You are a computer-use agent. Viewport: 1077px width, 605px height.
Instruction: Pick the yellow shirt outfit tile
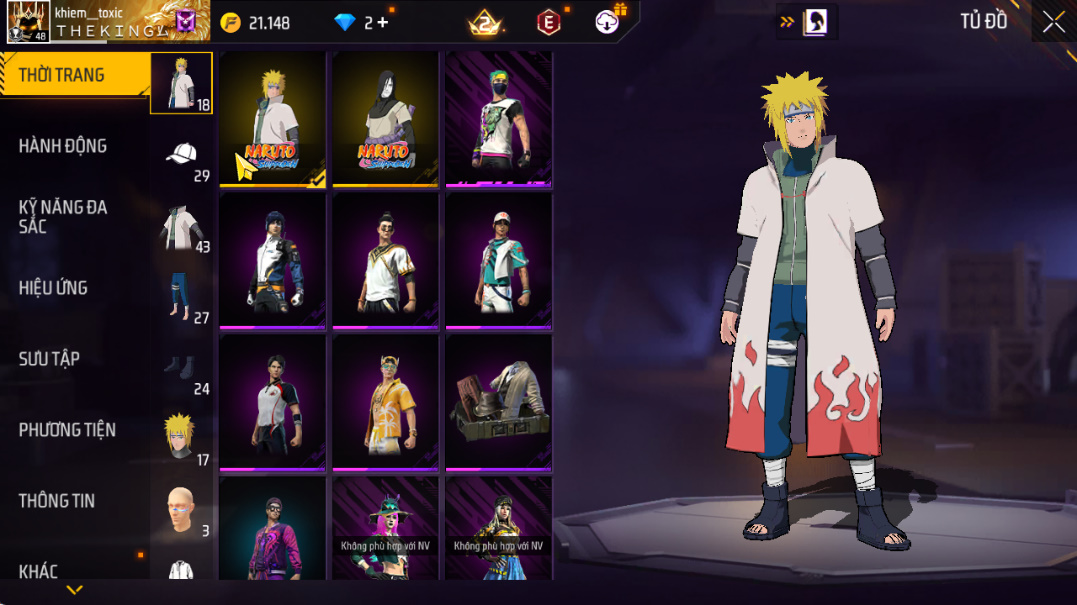386,402
